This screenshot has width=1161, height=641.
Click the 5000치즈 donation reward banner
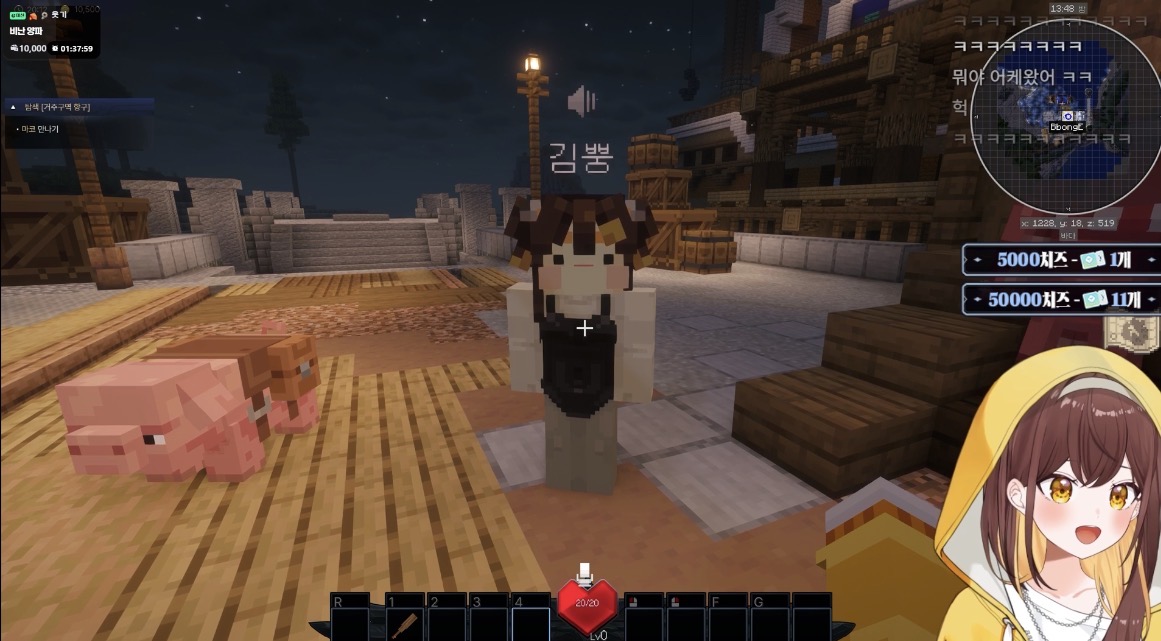[1061, 260]
